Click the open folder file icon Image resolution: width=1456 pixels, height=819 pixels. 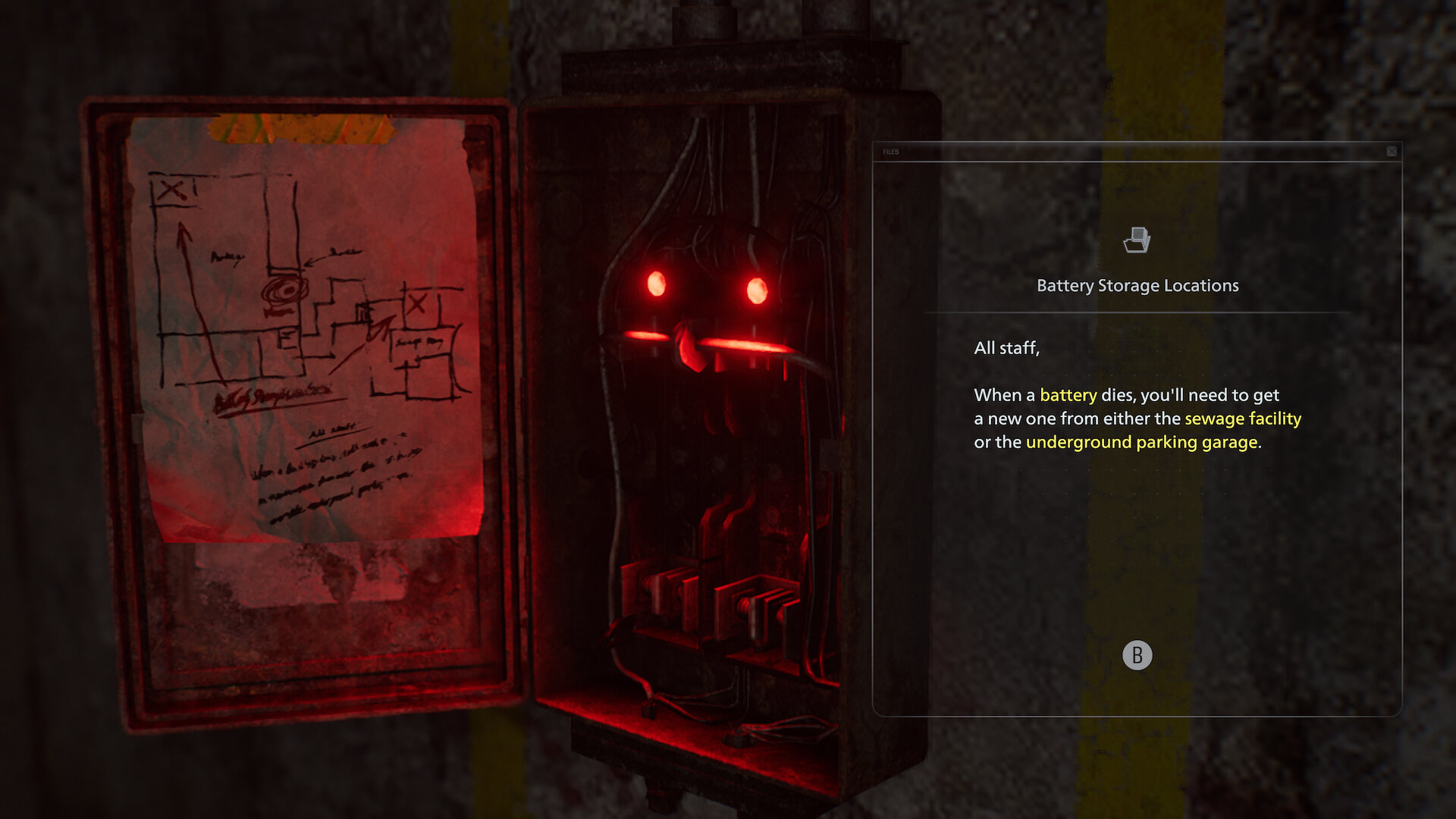point(1137,241)
